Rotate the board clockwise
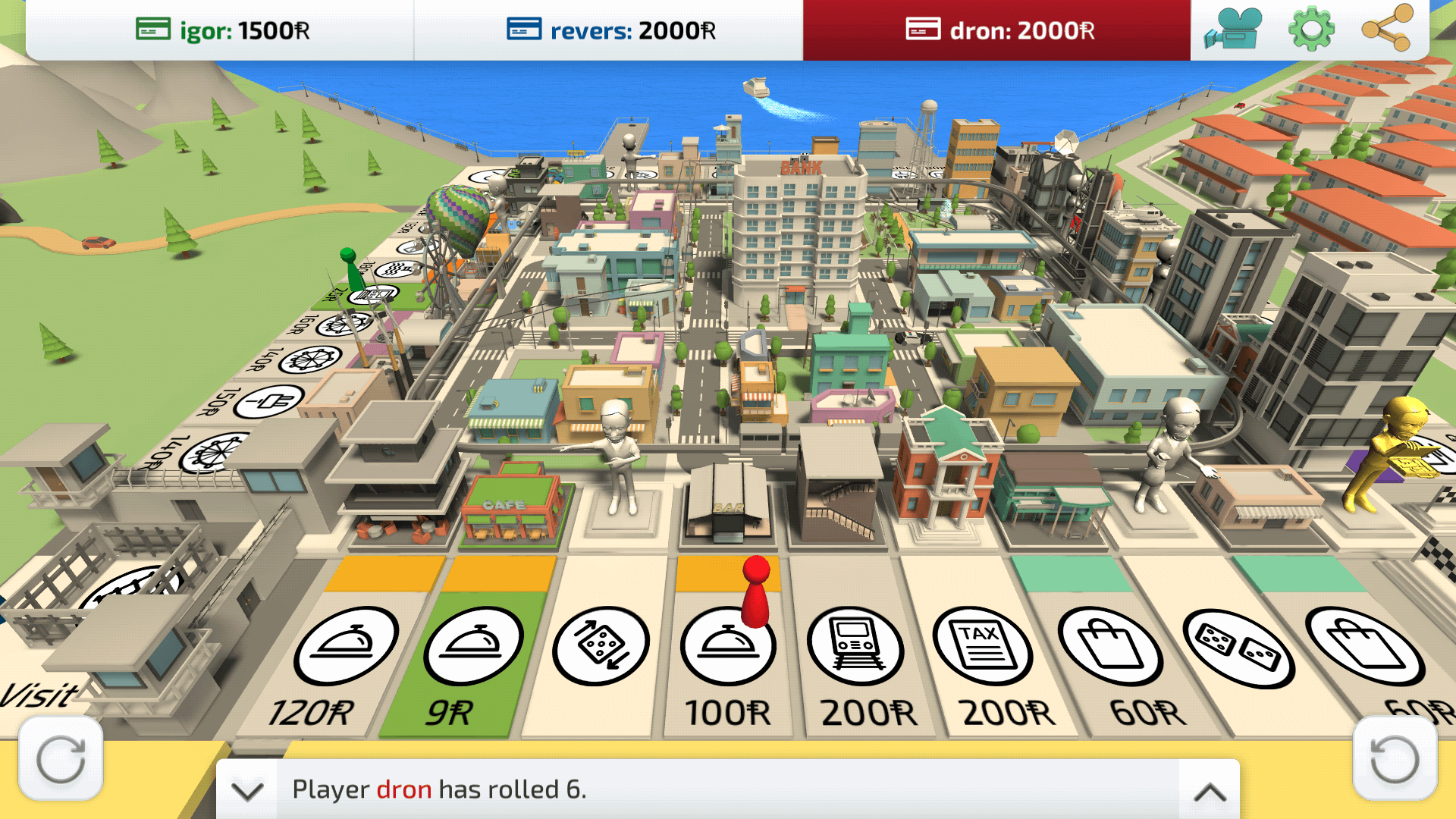Viewport: 1456px width, 819px height. (61, 759)
